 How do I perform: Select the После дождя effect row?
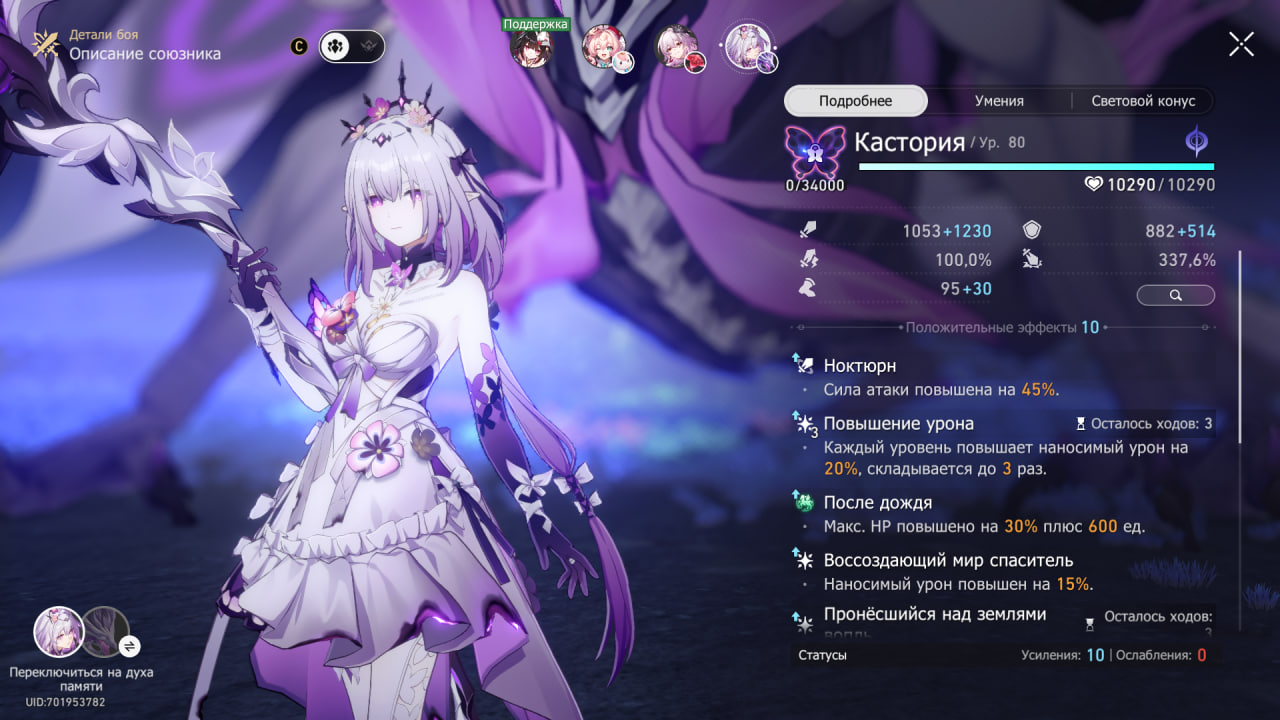(x=877, y=502)
